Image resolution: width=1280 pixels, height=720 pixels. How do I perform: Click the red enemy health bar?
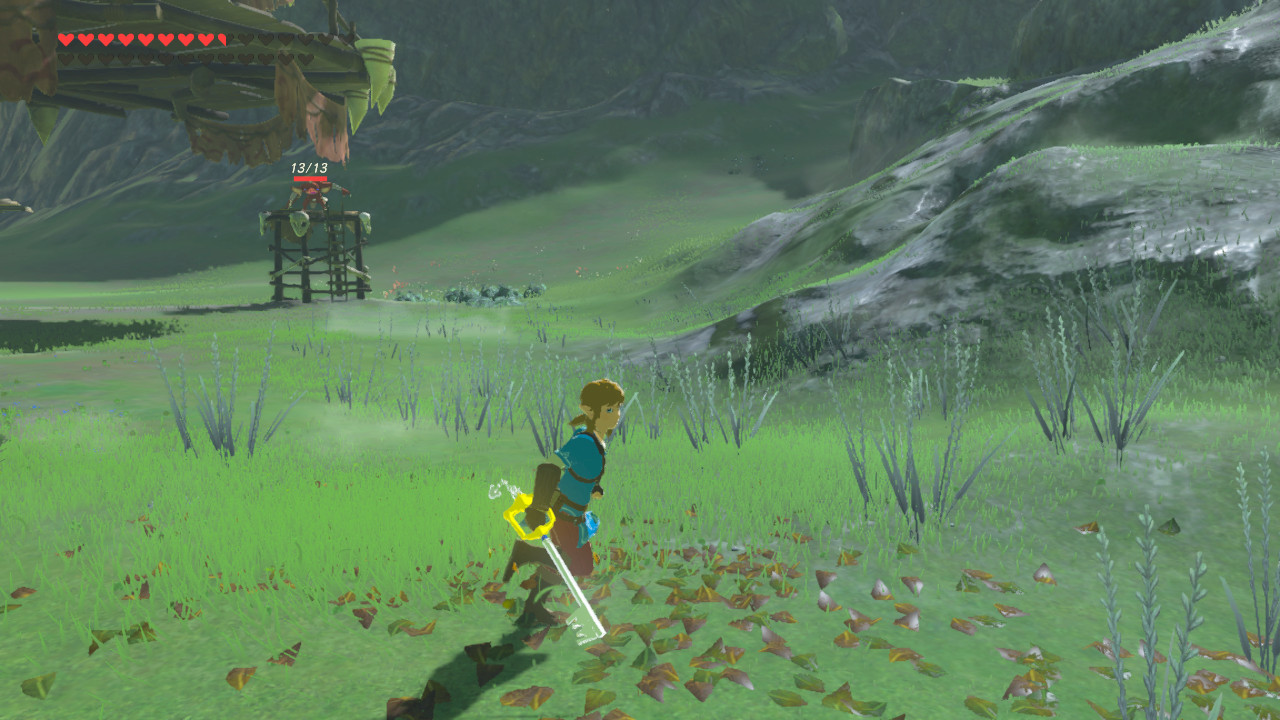coord(310,179)
